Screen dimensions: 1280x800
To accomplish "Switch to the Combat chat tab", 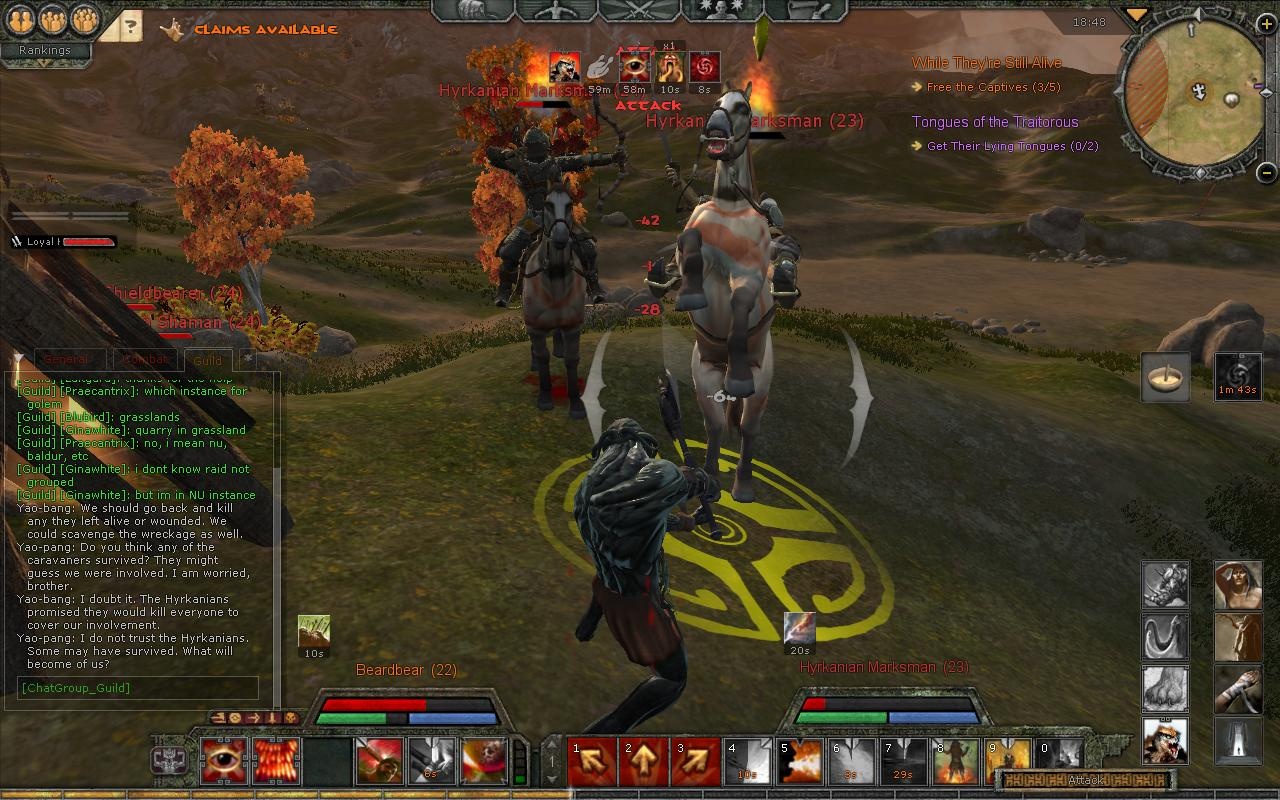I will pos(146,357).
